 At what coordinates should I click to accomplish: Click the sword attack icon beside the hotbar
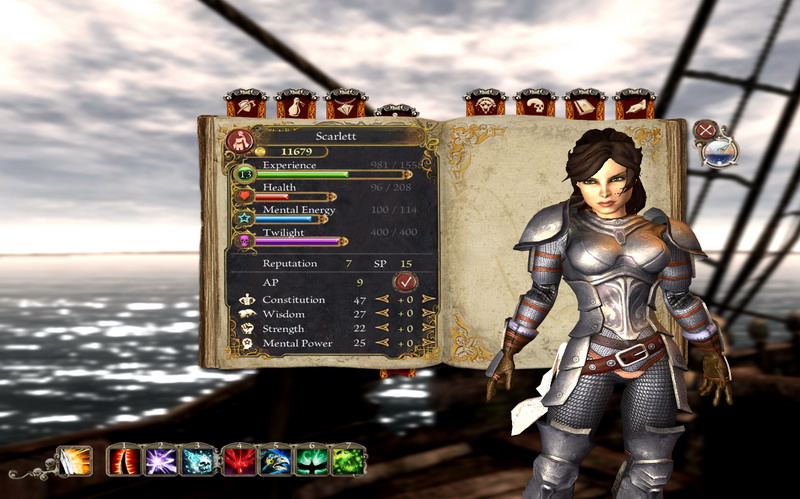[x=75, y=461]
